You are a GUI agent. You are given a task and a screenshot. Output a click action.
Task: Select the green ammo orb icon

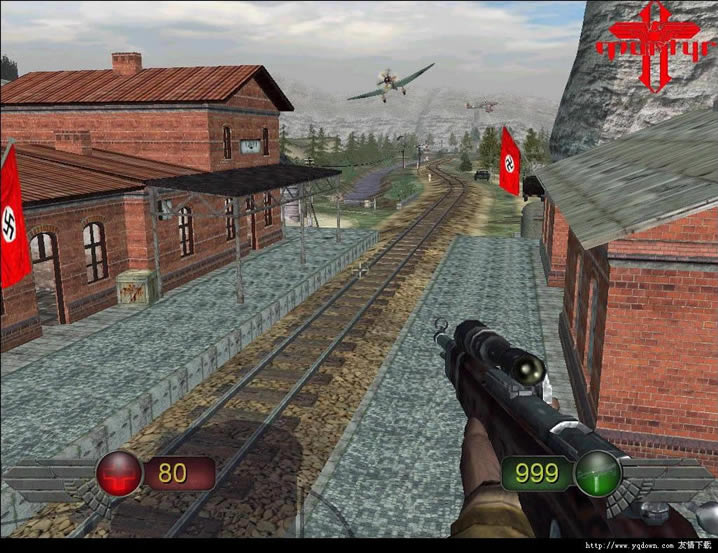tap(597, 473)
